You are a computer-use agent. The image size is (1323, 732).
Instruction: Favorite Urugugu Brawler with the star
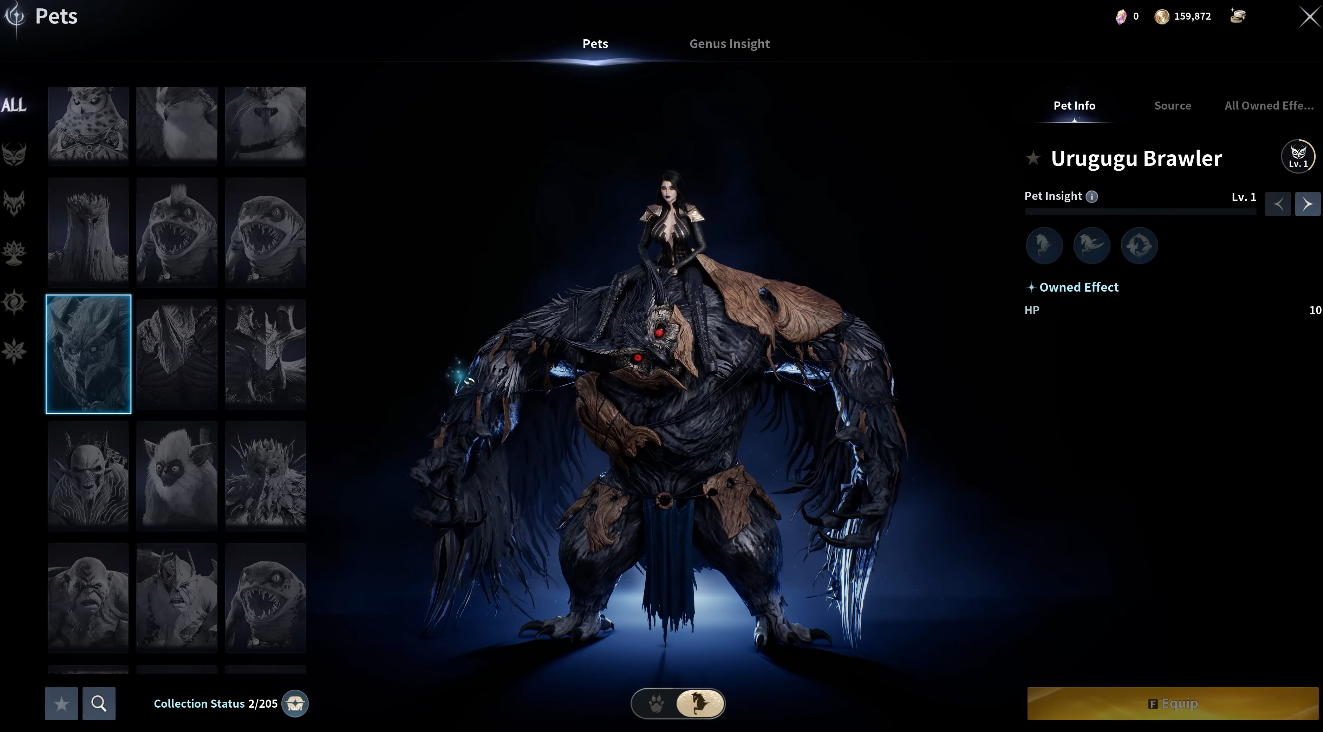1033,159
